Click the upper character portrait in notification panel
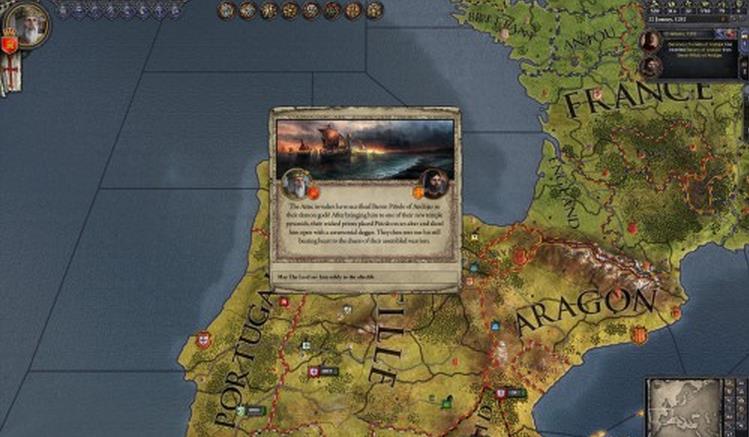This screenshot has height=437, width=749. tap(651, 41)
